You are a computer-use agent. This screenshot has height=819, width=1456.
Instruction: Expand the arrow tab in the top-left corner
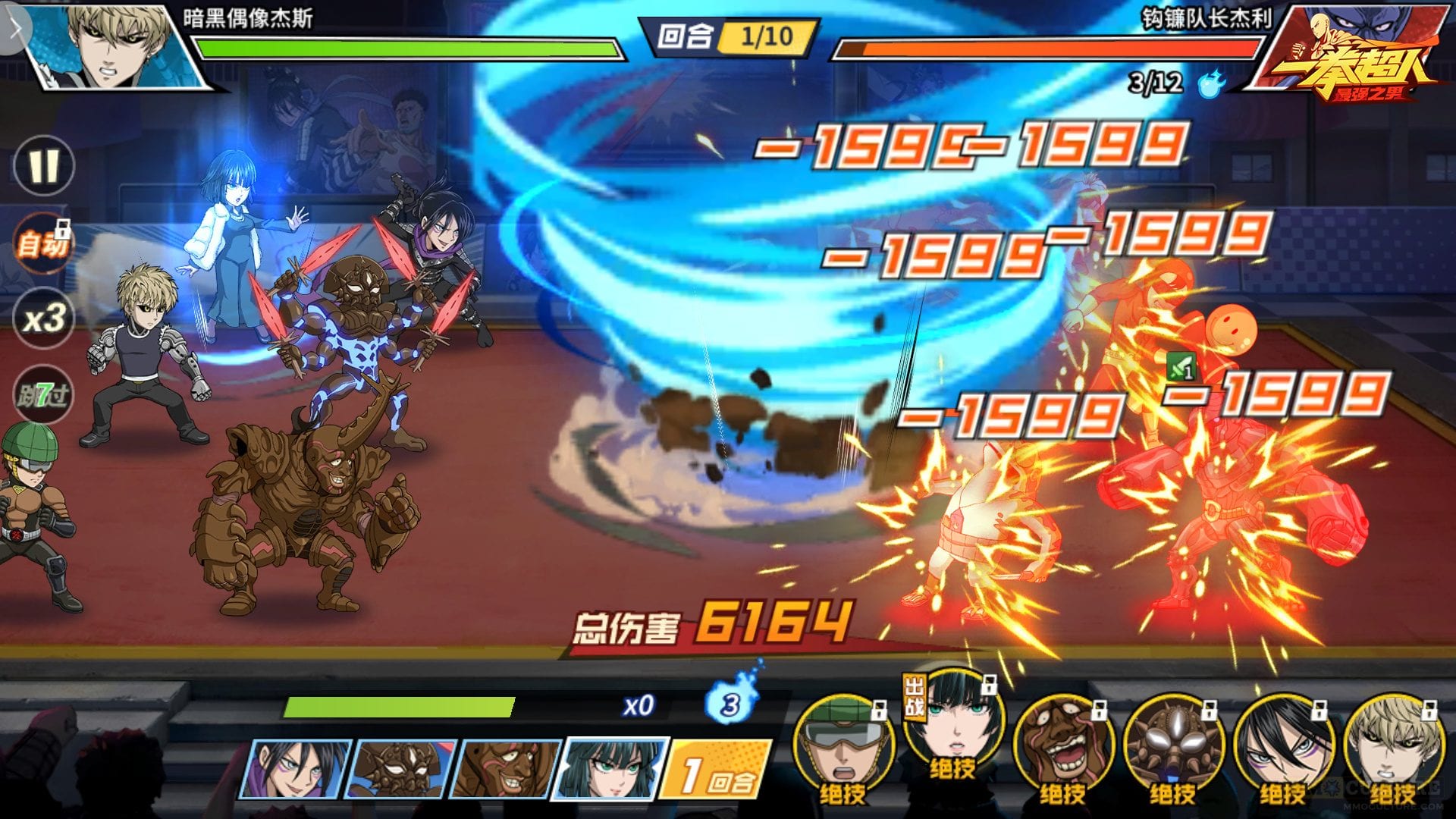coord(15,29)
